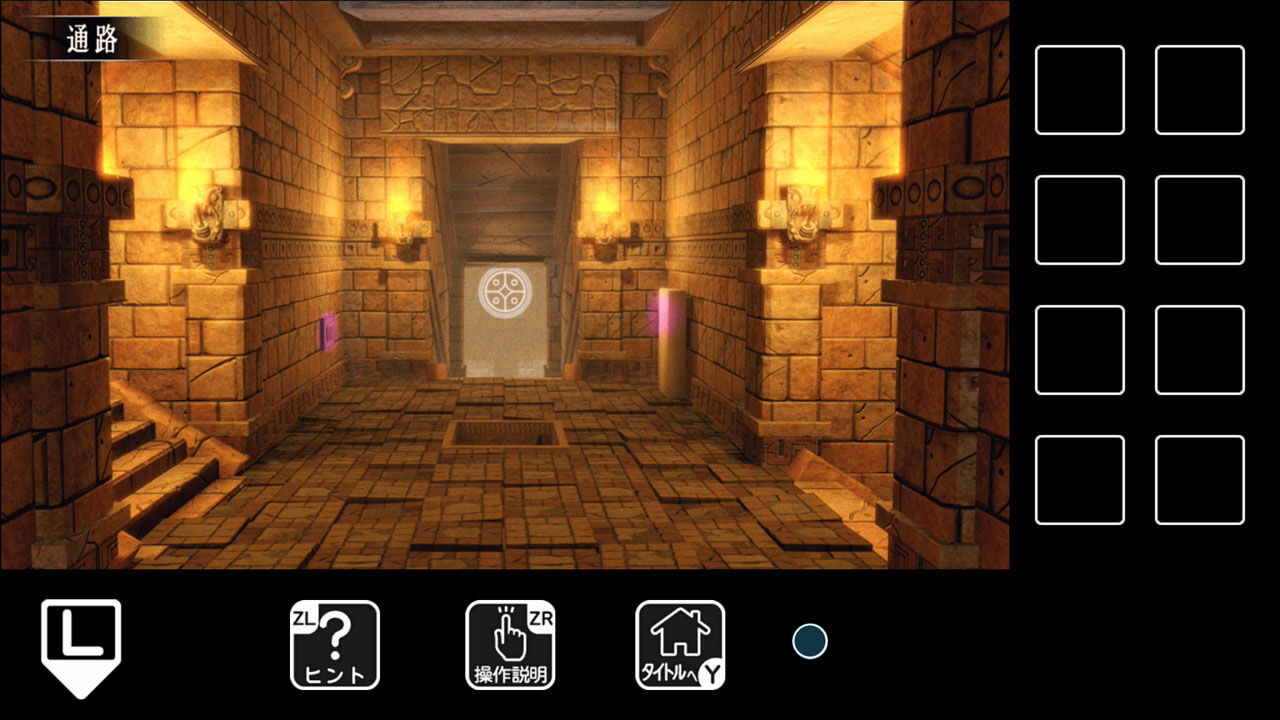Inspect the circular emblem on the far door
This screenshot has width=1280, height=720.
[x=505, y=291]
